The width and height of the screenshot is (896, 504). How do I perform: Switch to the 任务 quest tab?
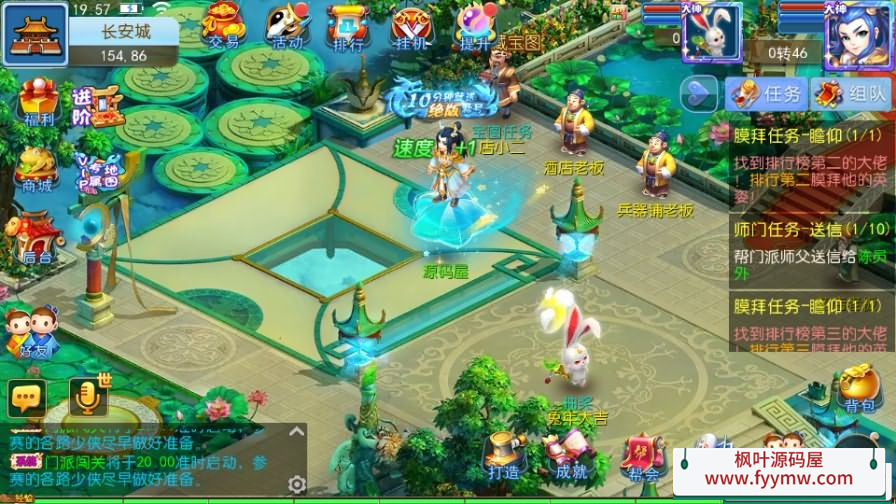(x=767, y=94)
